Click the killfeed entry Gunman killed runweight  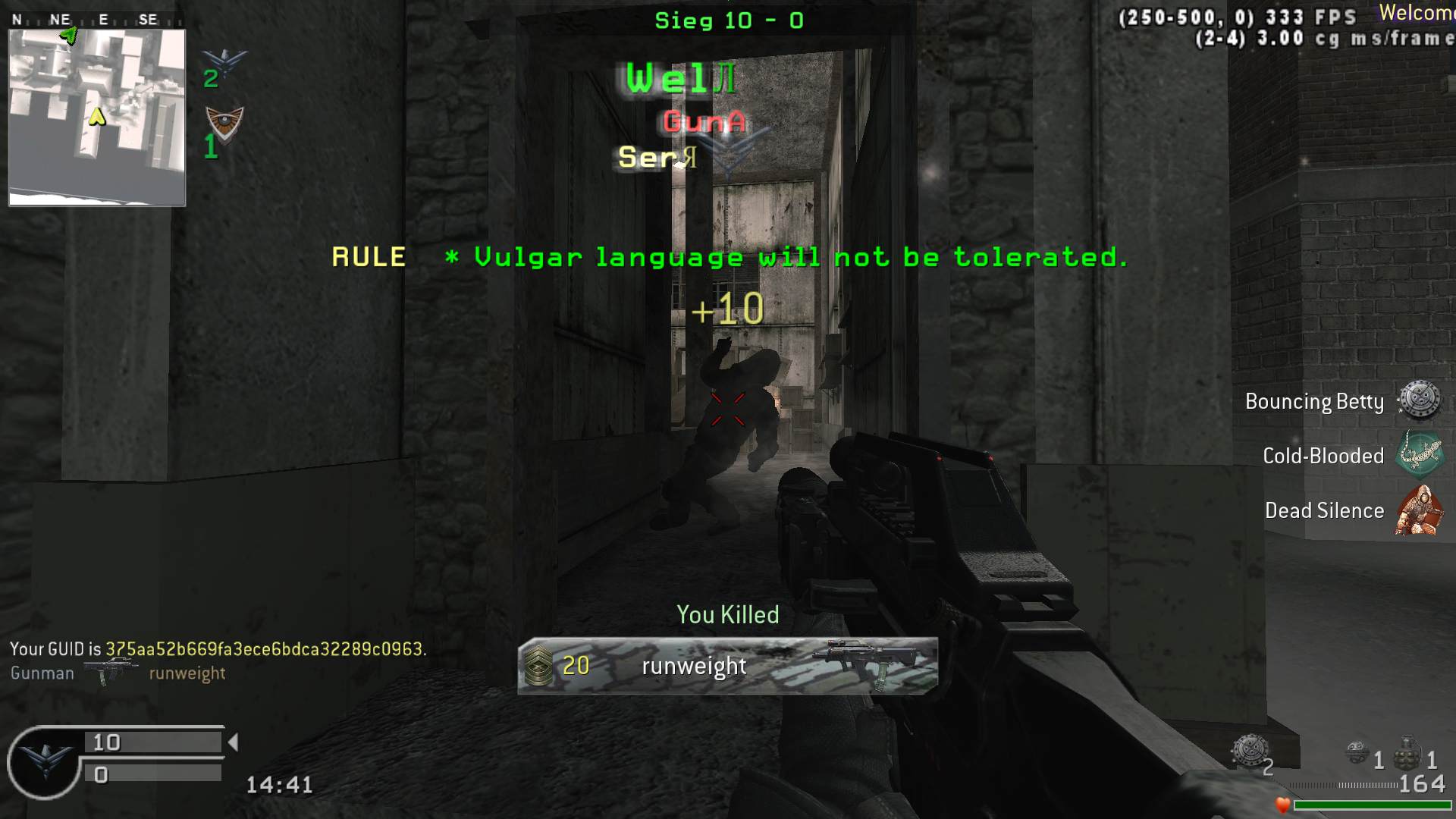(x=118, y=673)
